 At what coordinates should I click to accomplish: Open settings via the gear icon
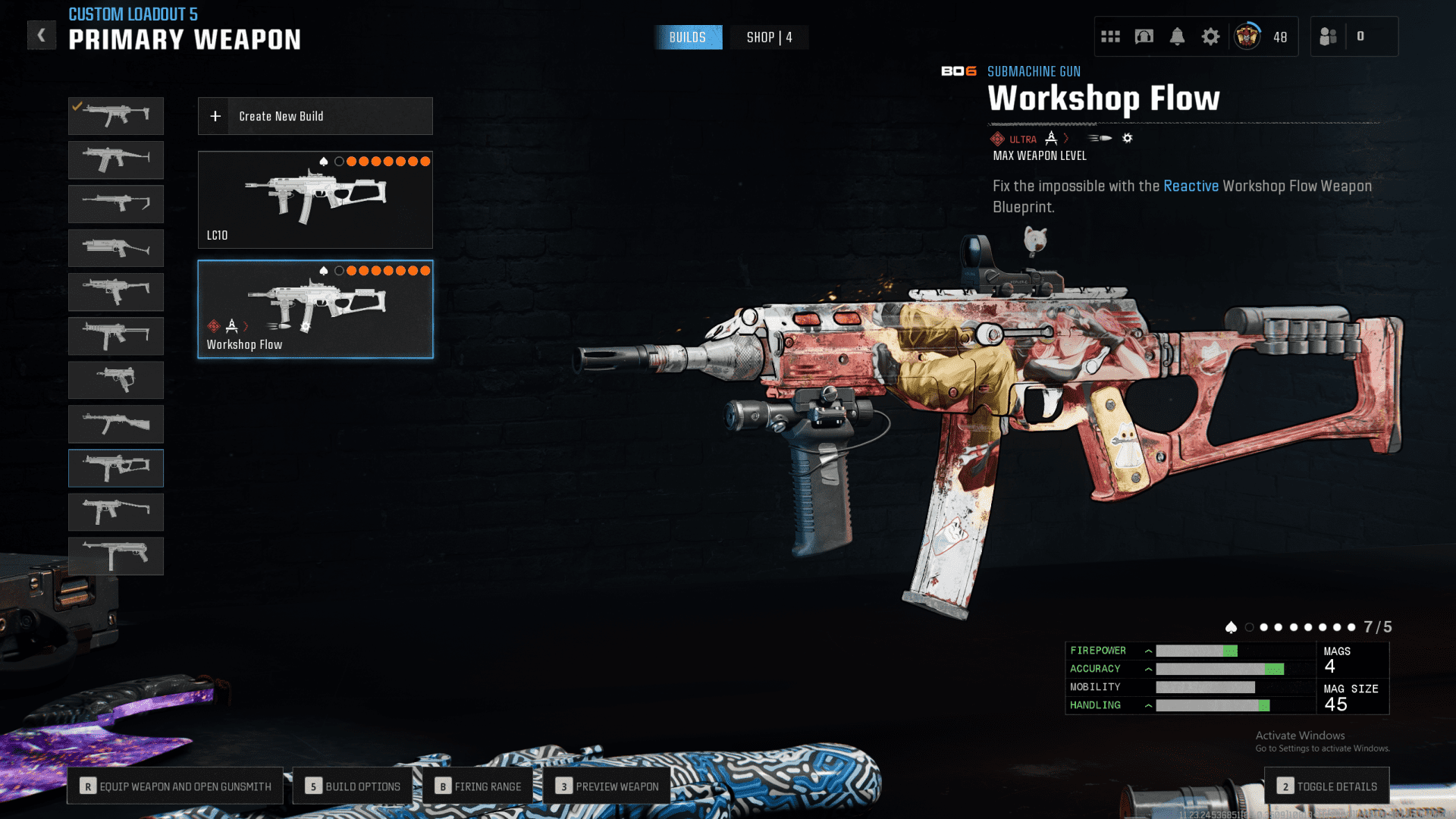coord(1210,36)
